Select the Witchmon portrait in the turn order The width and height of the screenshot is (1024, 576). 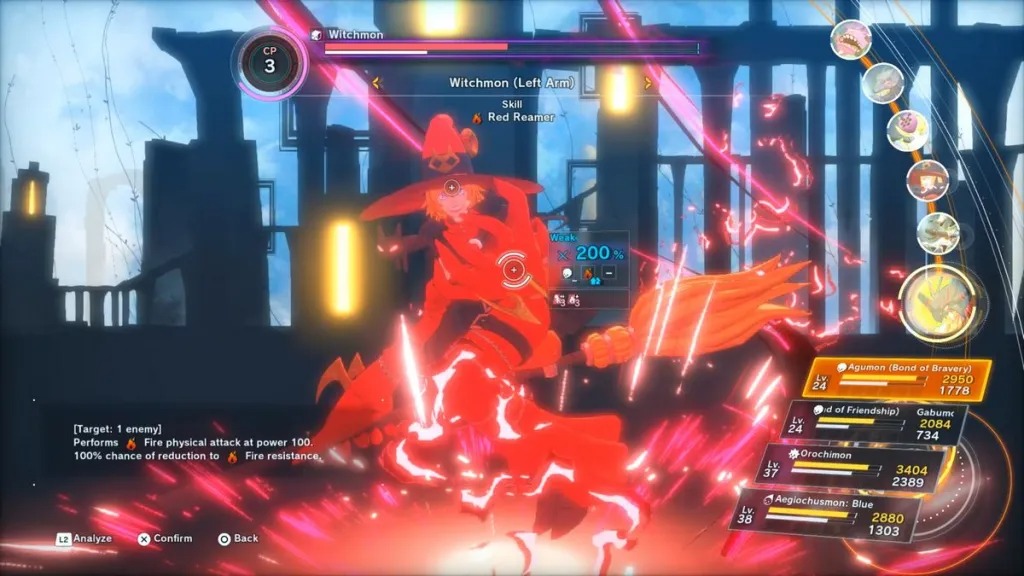click(x=927, y=180)
